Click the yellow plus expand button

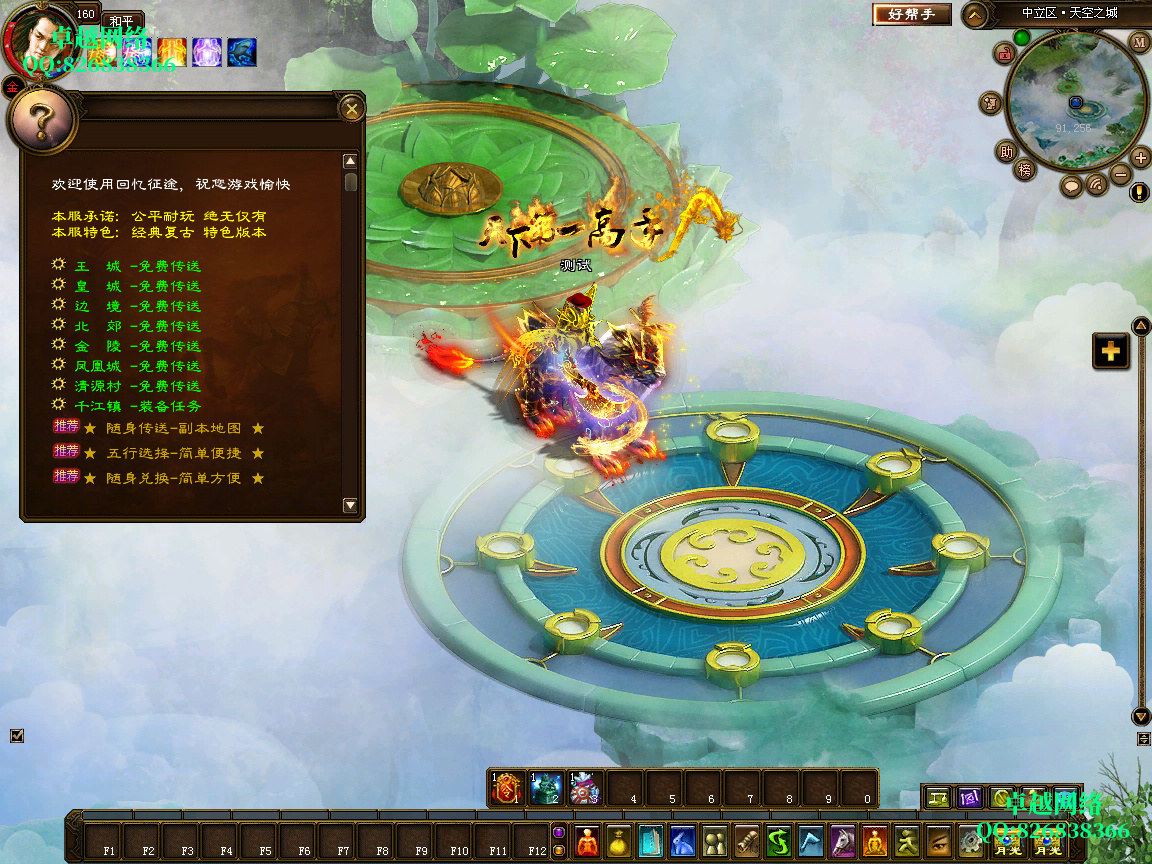click(1110, 351)
